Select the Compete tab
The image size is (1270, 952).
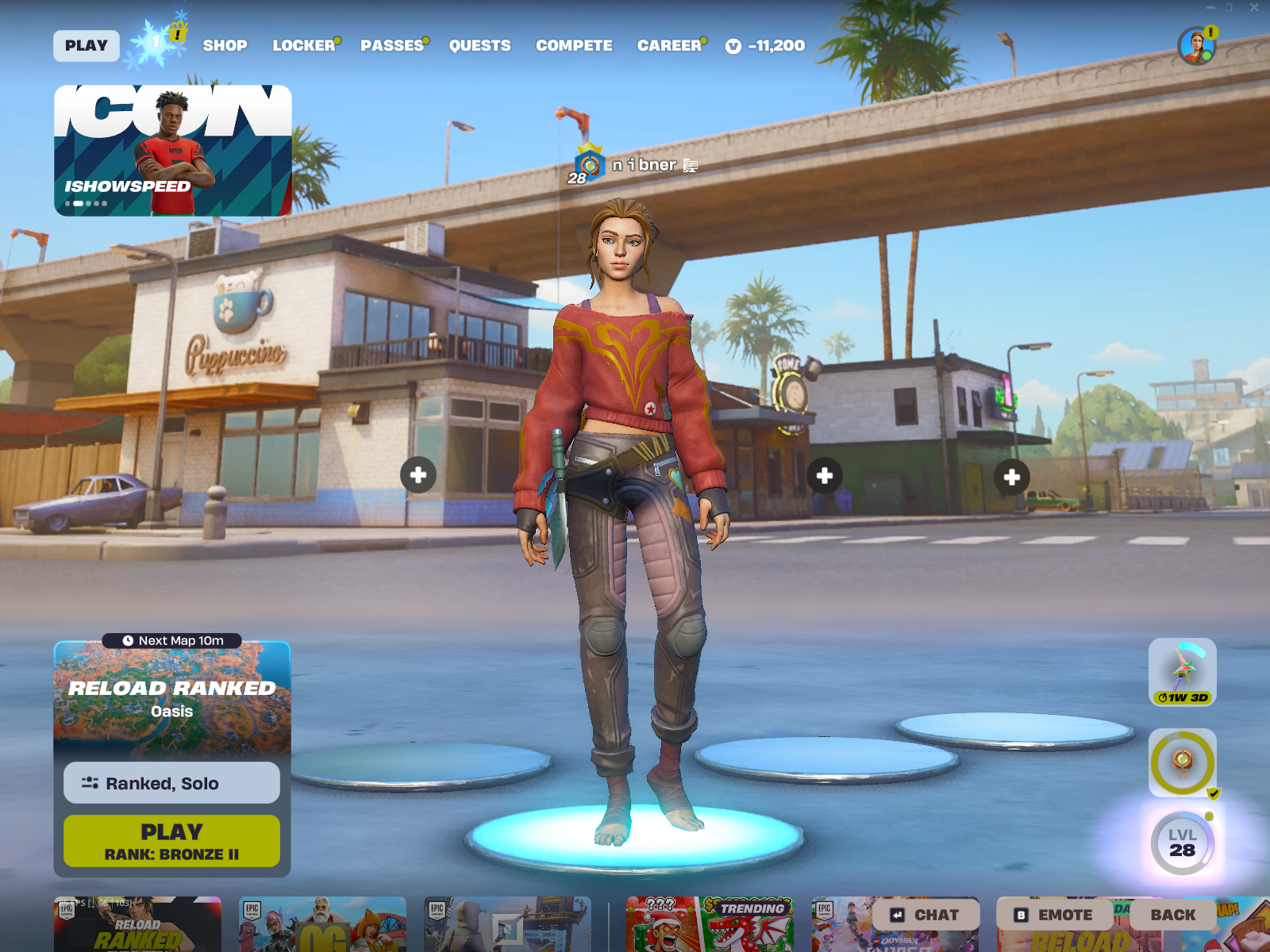pos(574,46)
